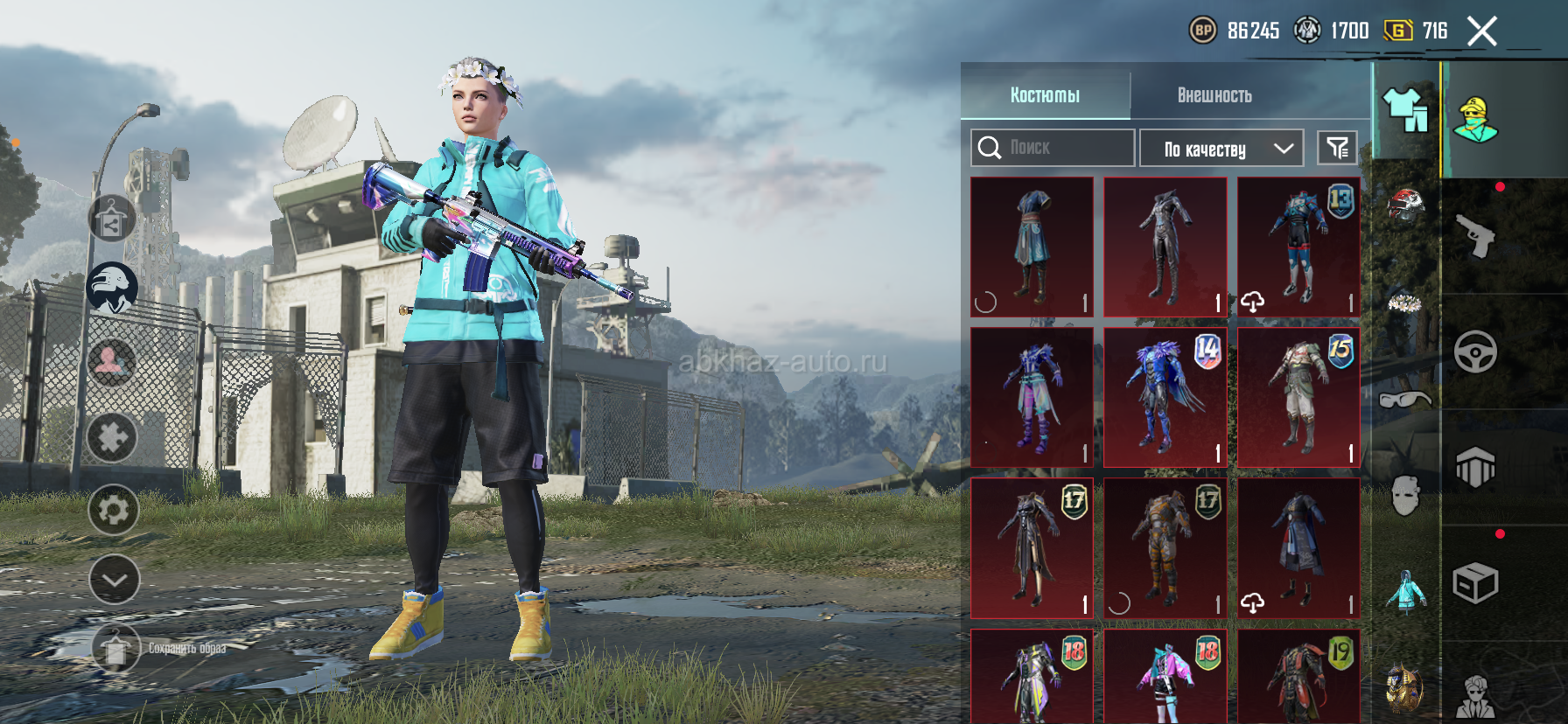Viewport: 1568px width, 724px height.
Task: Open the filter funnel button
Action: coord(1337,148)
